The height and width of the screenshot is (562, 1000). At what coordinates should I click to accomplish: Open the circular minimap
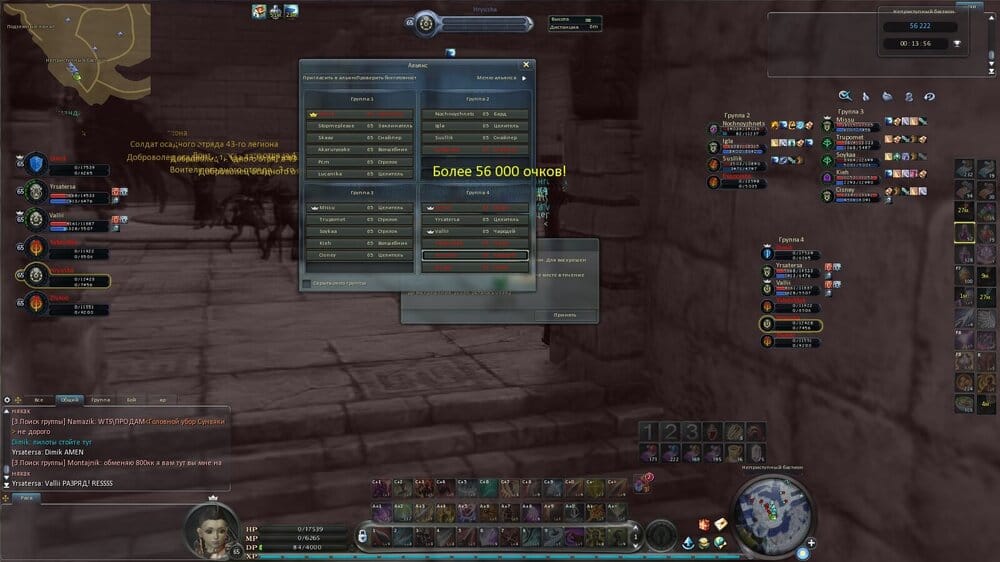(770, 514)
